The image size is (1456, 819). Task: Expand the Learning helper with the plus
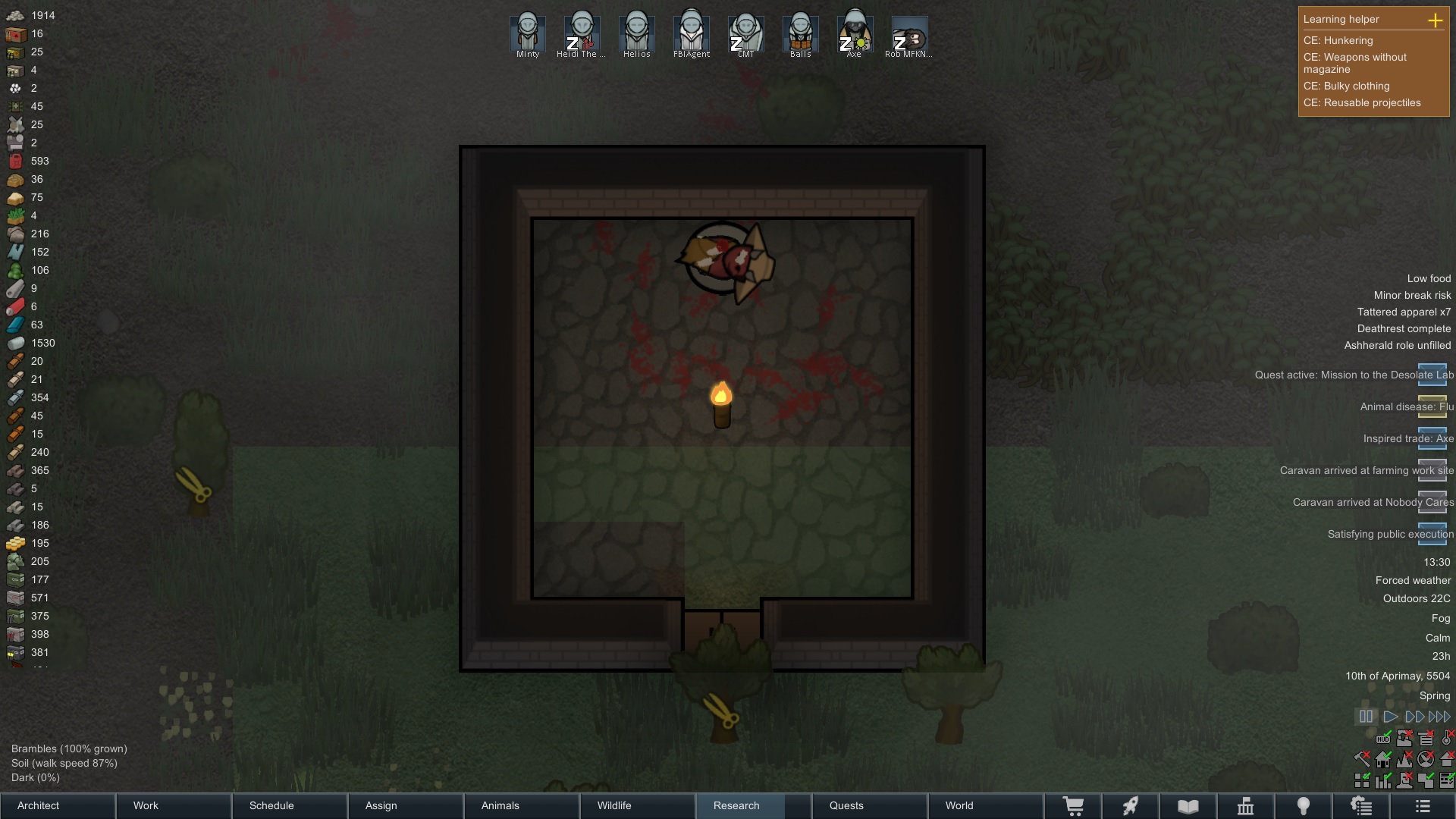(x=1436, y=20)
